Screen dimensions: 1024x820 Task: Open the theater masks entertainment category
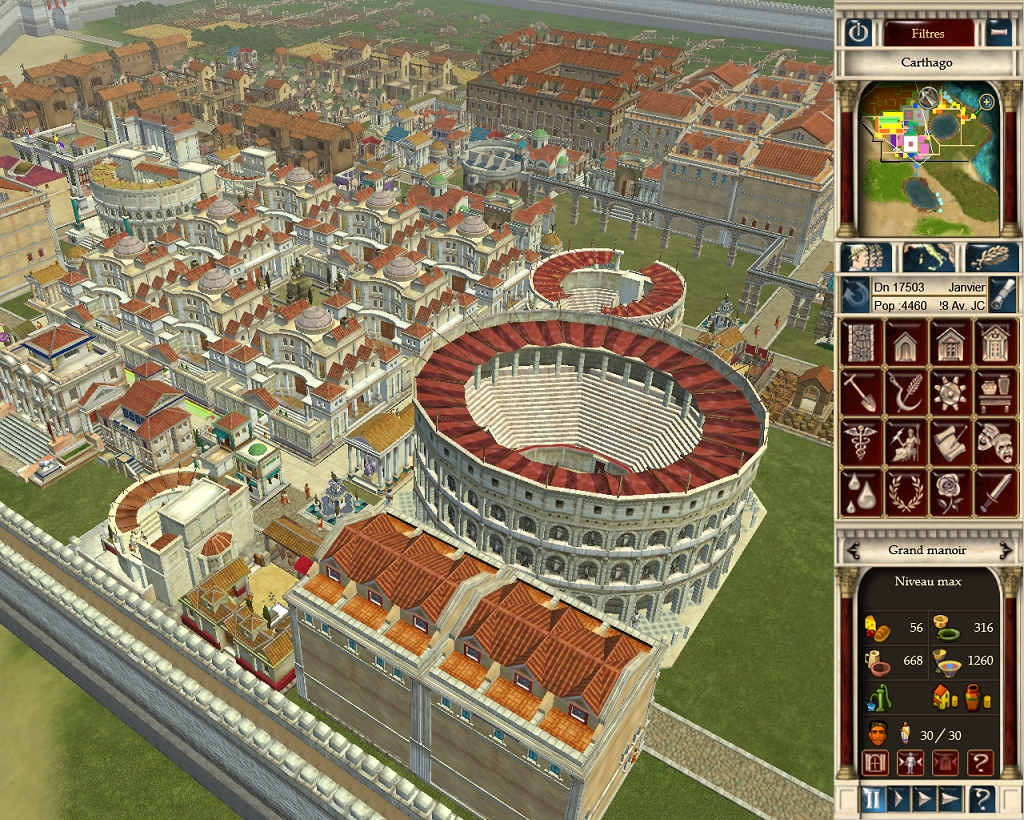994,442
